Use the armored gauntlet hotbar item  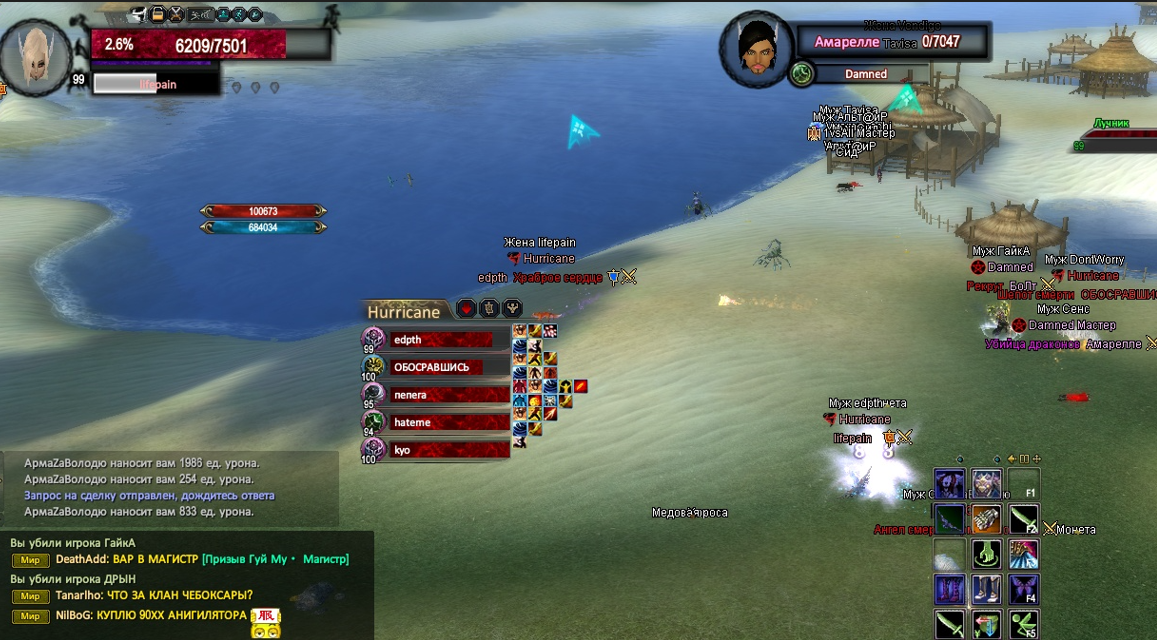pos(986,519)
